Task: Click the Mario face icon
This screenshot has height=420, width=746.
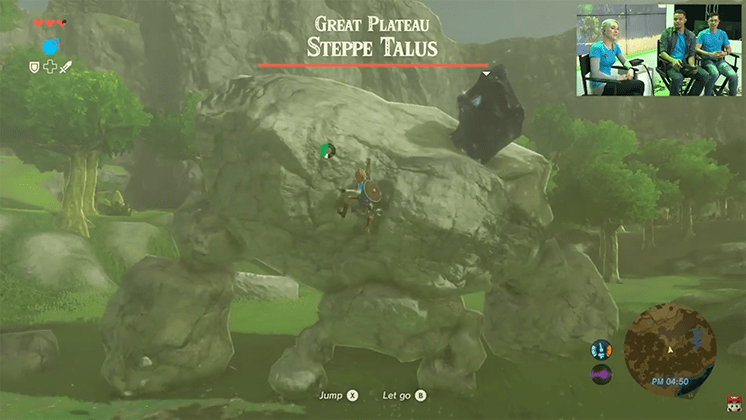Action: pos(736,404)
